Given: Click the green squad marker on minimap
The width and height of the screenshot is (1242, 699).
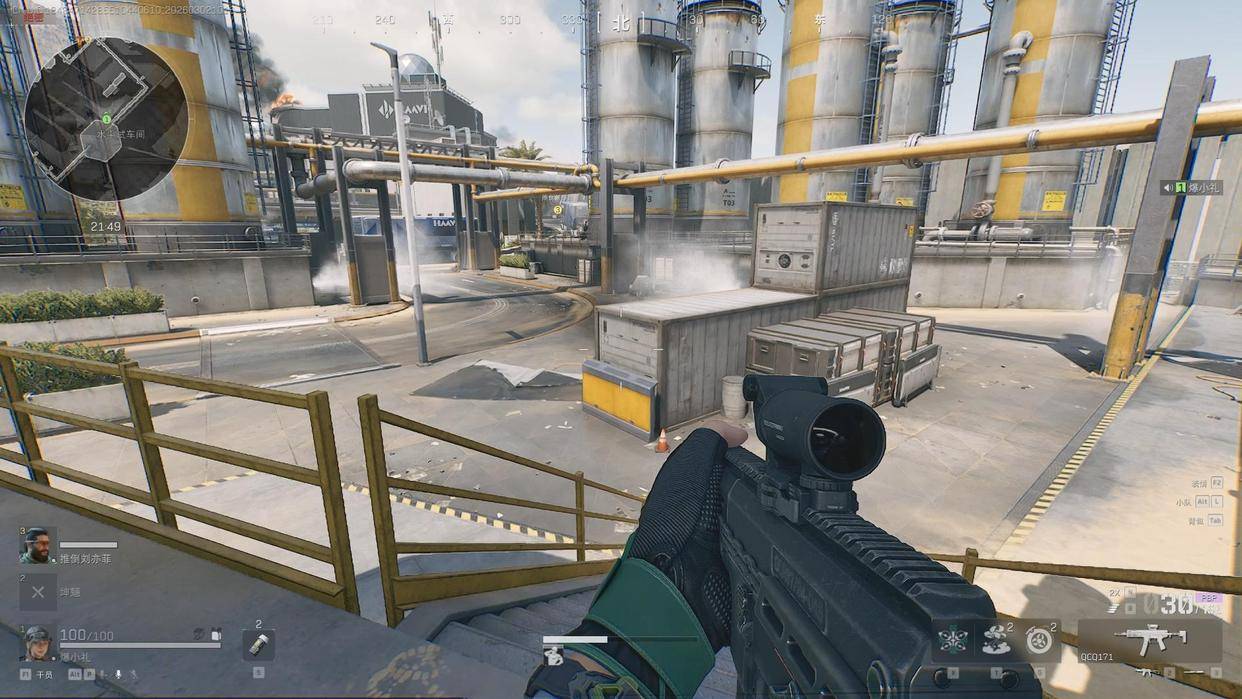Looking at the screenshot, I should (x=106, y=119).
